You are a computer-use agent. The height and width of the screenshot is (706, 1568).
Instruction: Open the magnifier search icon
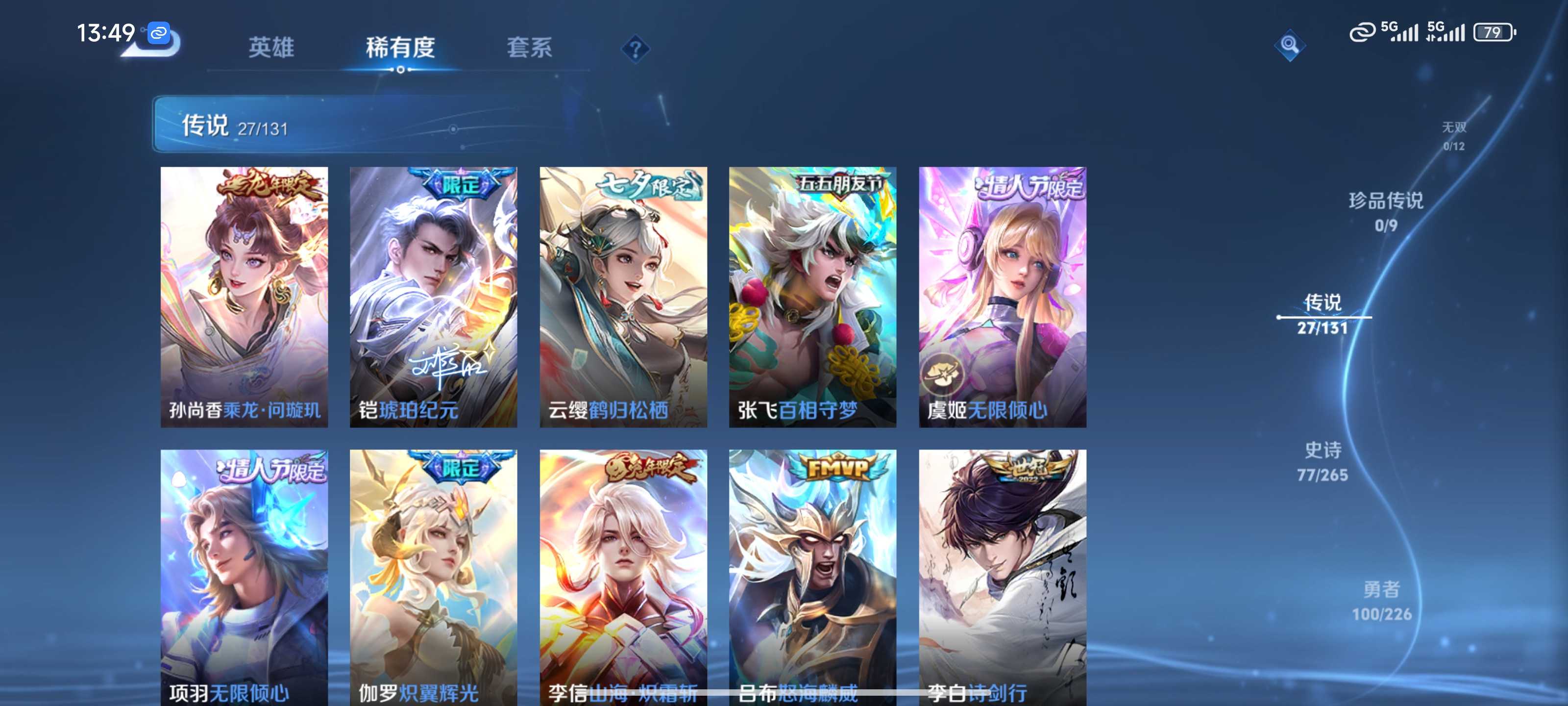(x=1289, y=45)
